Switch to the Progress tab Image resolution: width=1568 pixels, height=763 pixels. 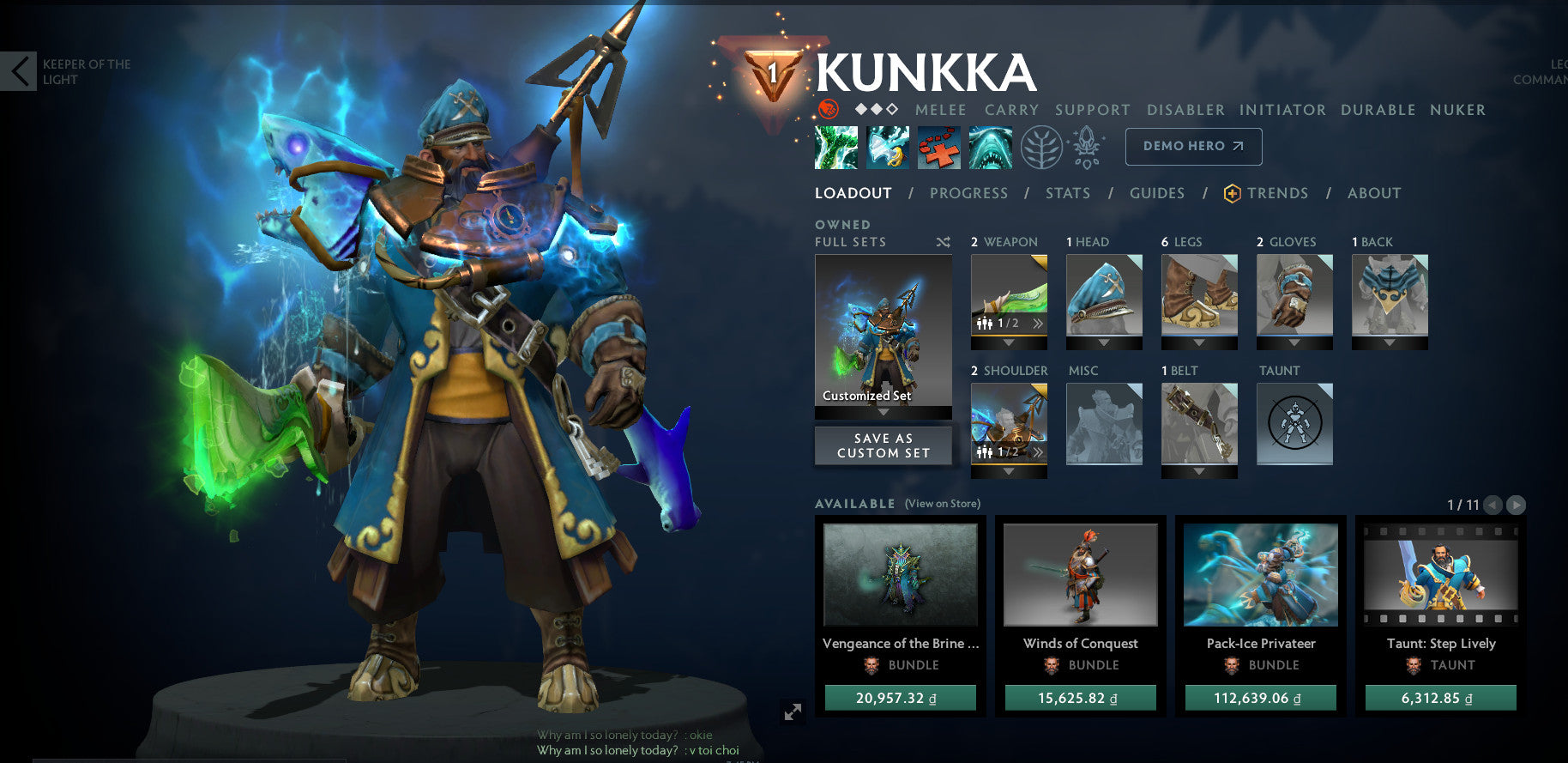coord(968,193)
